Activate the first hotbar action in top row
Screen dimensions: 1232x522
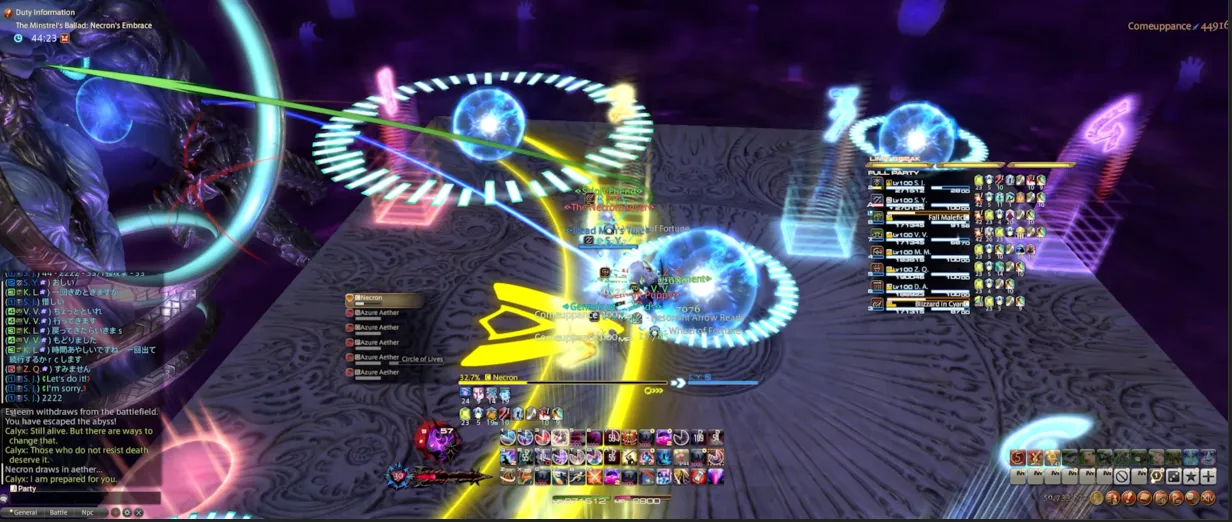(x=508, y=438)
